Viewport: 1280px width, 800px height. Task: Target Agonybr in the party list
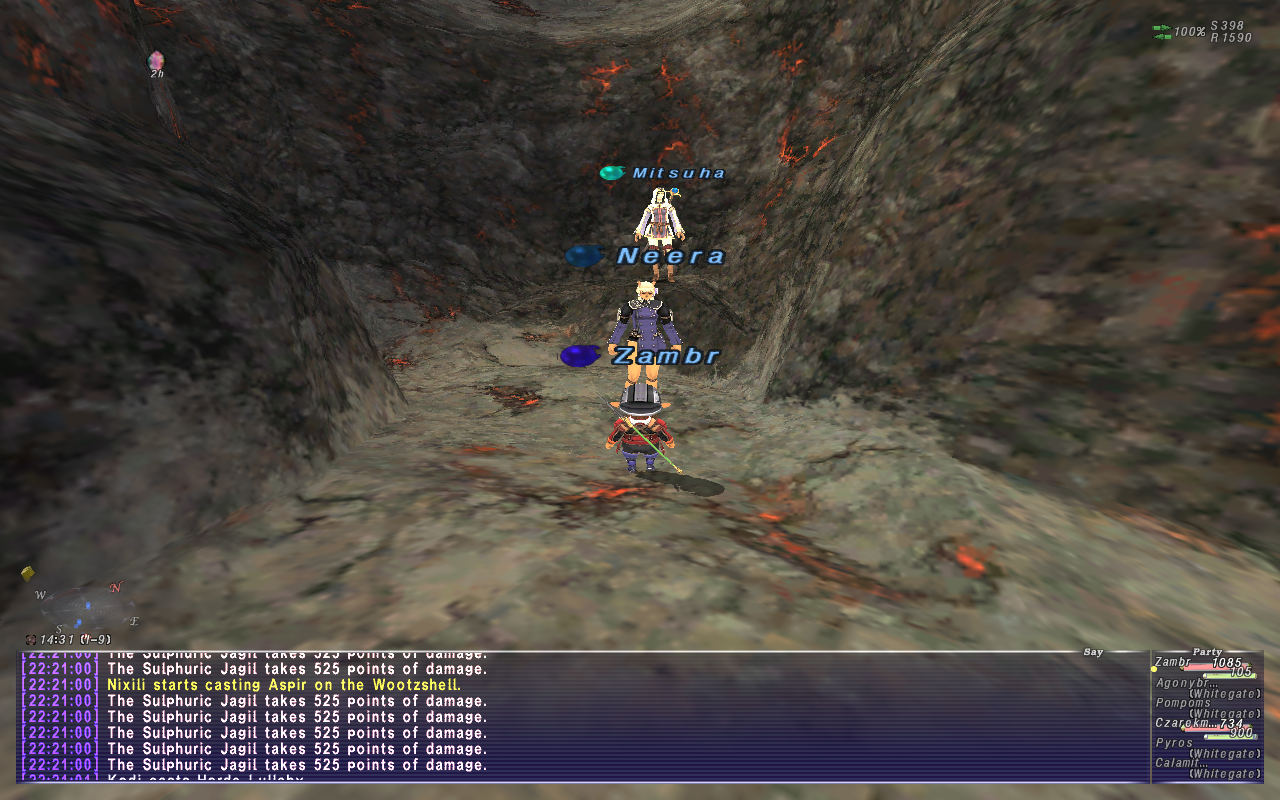pyautogui.click(x=1178, y=683)
